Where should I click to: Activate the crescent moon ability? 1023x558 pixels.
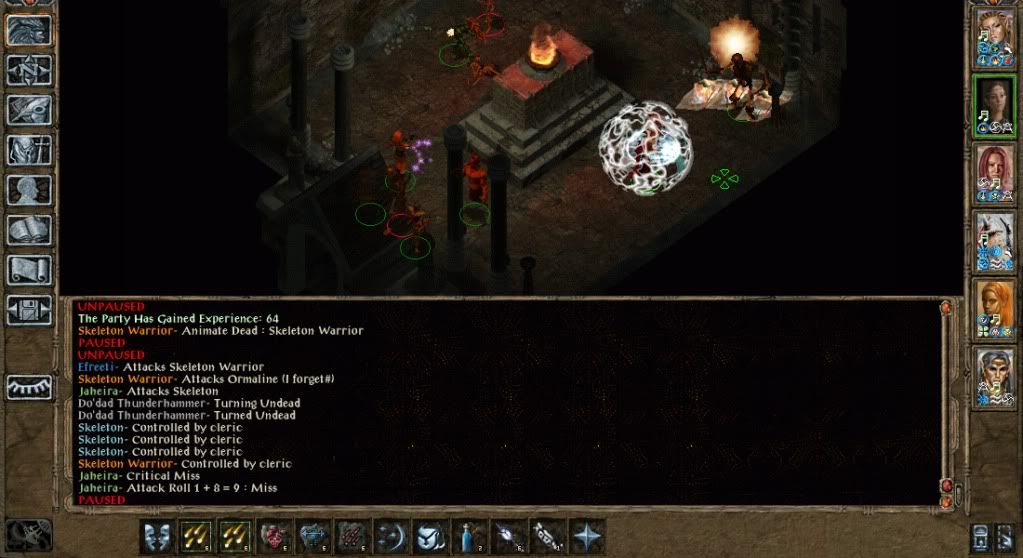coord(391,535)
